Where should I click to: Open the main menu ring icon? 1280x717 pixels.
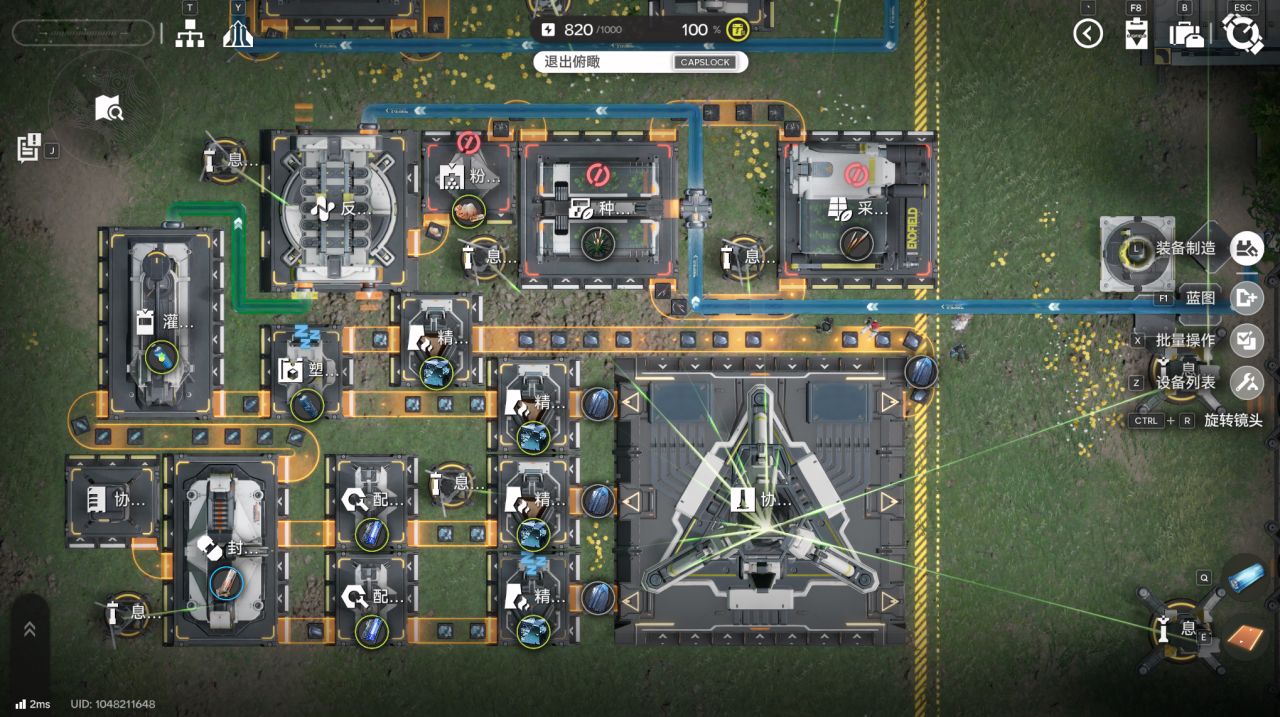click(1242, 34)
